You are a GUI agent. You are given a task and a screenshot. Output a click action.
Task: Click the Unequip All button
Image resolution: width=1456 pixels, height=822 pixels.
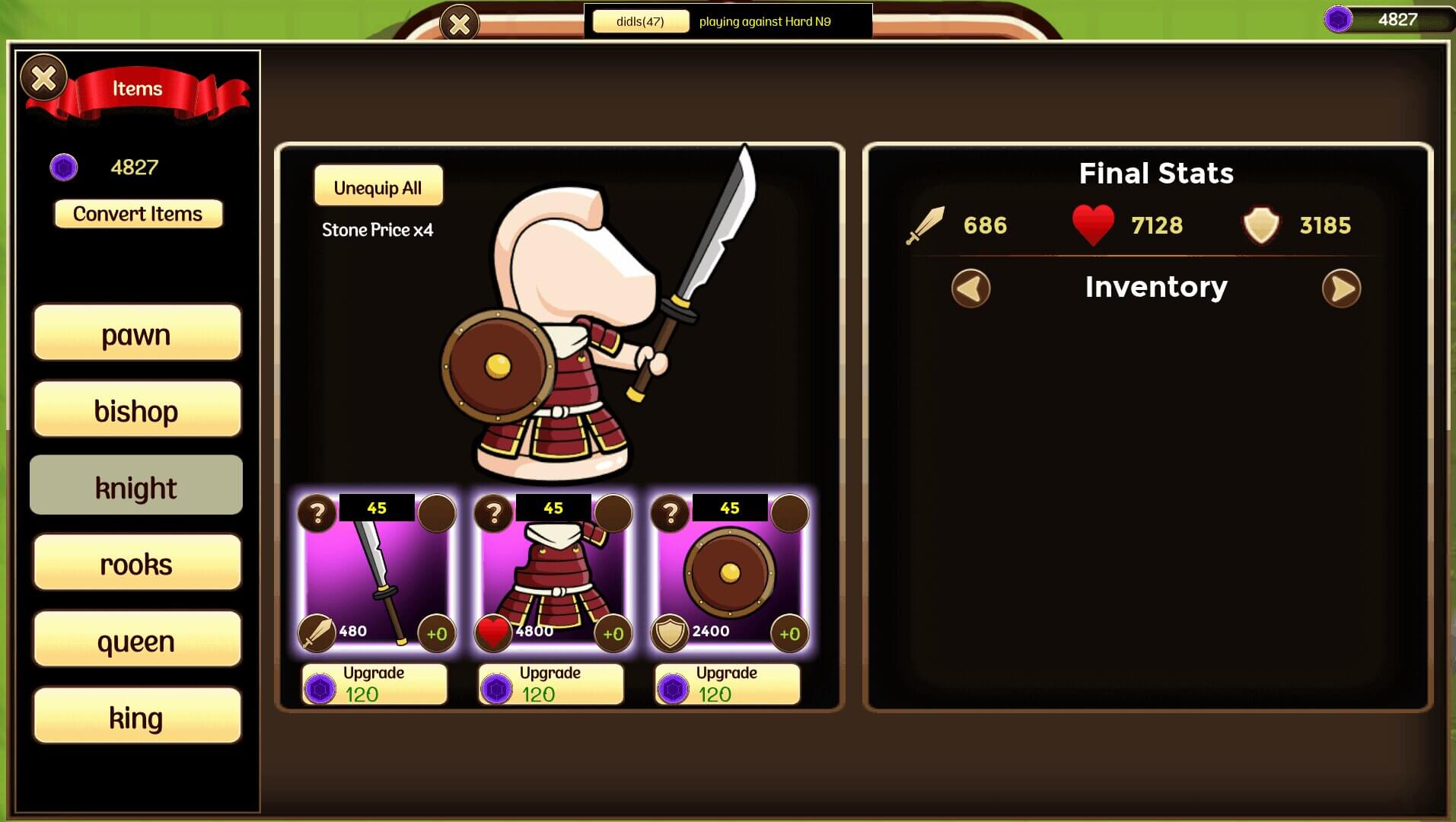pos(378,186)
